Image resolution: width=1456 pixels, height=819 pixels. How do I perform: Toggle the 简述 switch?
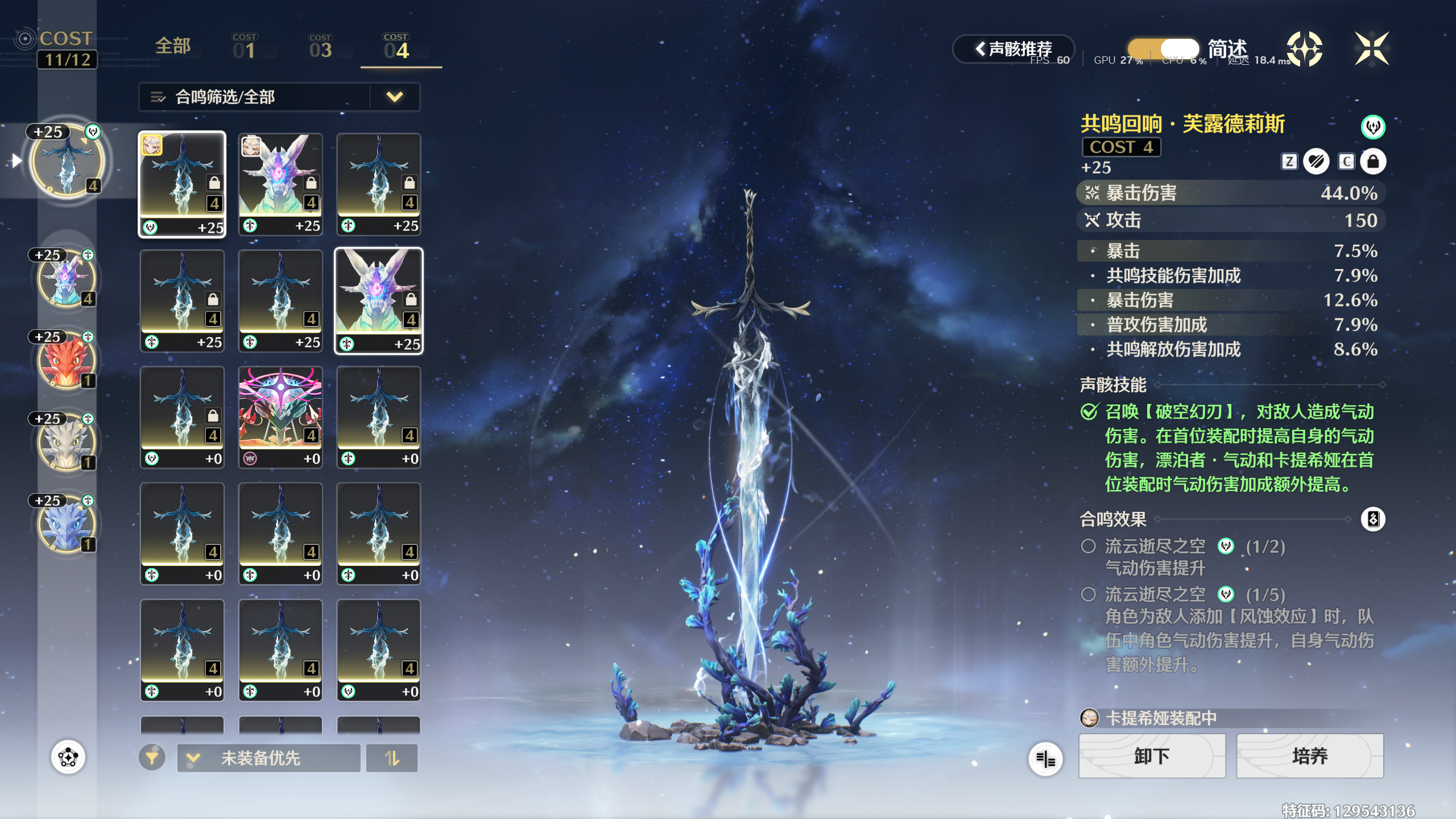pyautogui.click(x=1164, y=49)
